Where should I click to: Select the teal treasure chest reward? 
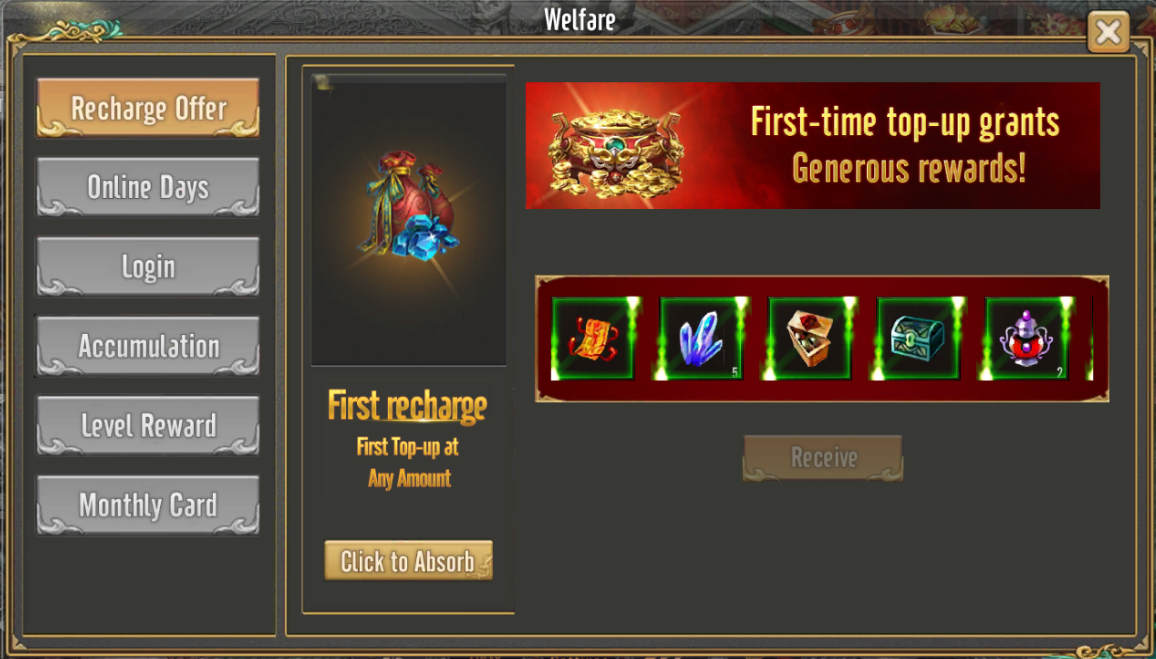[918, 338]
